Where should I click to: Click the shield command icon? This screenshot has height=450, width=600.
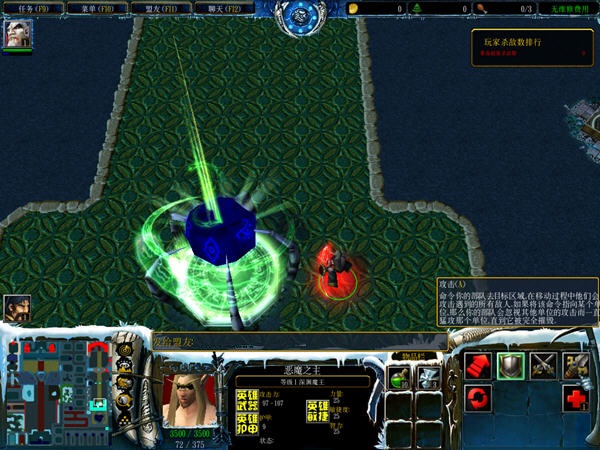511,366
